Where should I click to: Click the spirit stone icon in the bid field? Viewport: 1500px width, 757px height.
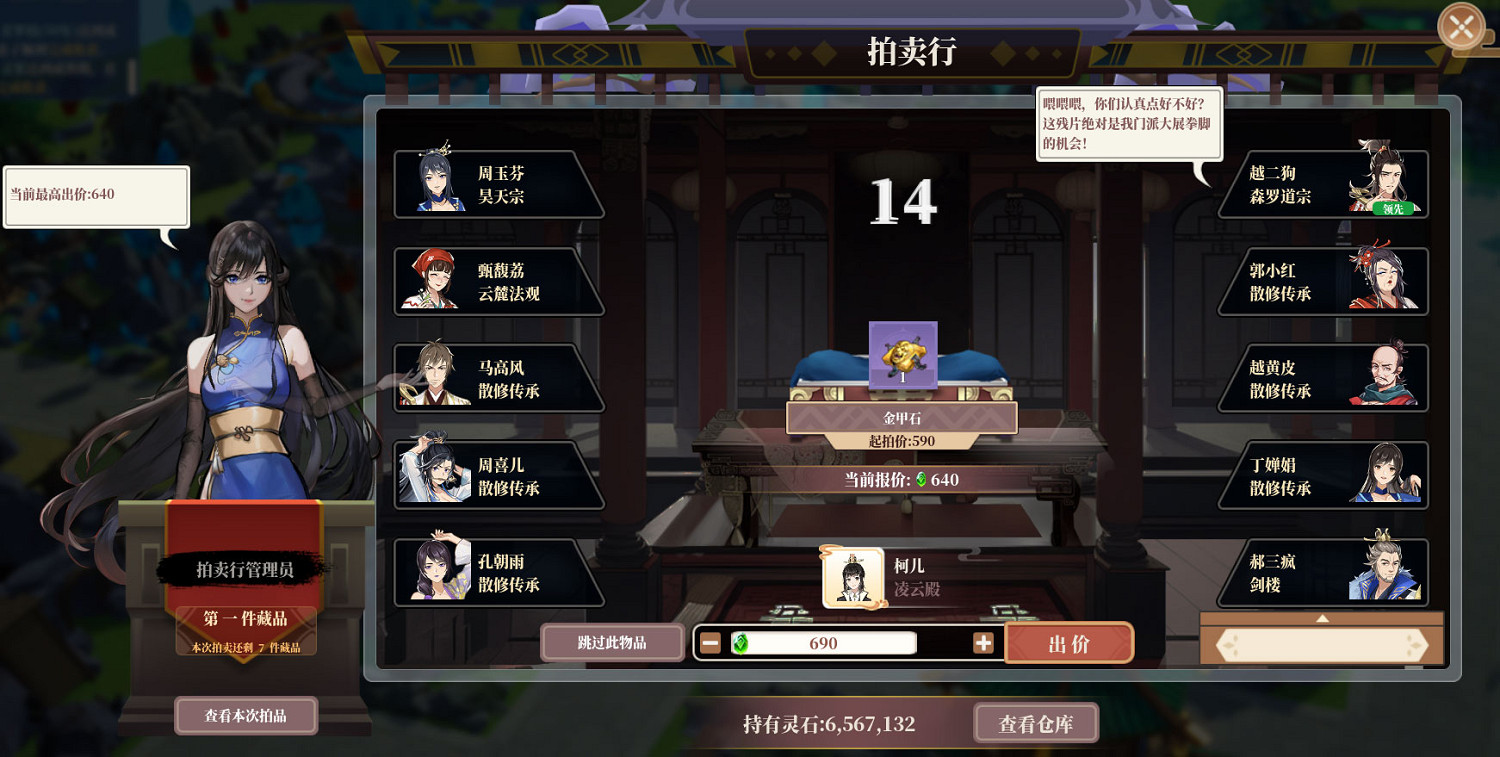(x=742, y=642)
